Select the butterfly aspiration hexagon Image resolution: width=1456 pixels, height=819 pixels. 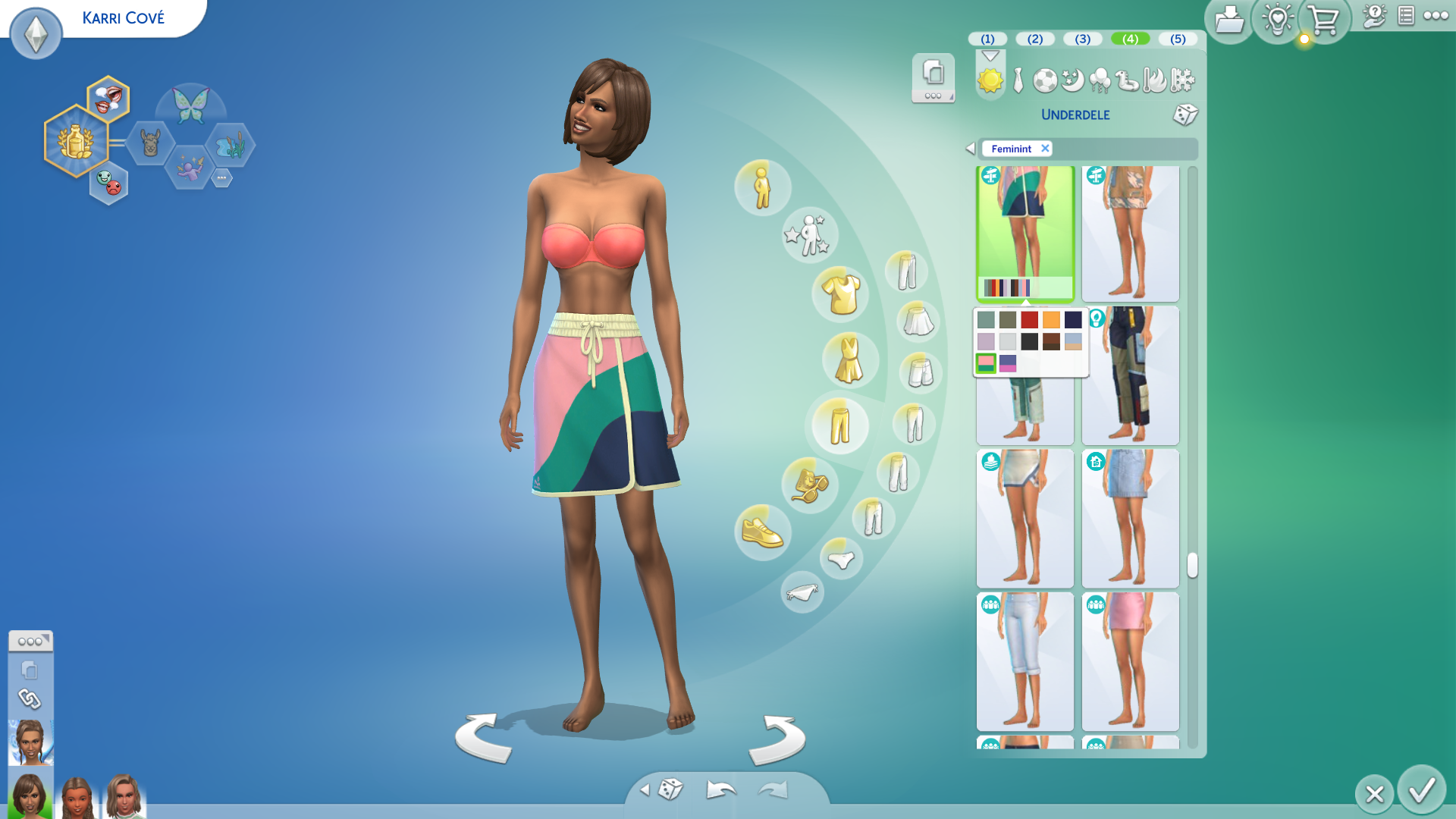[x=190, y=105]
